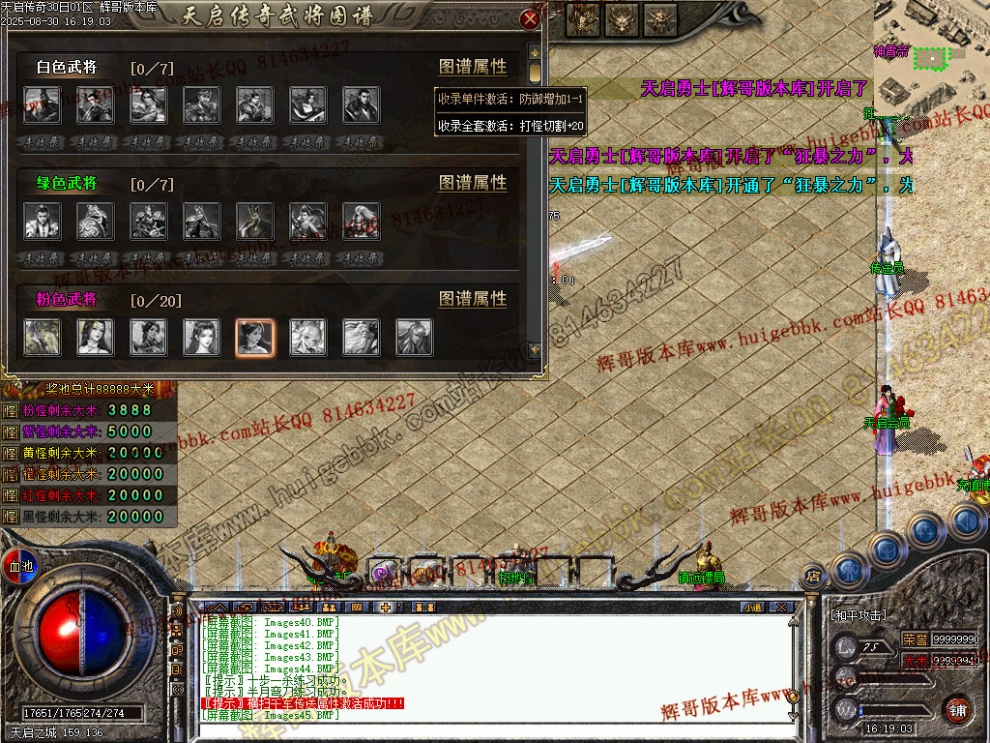Click the dragon head icon at top
This screenshot has width=990, height=743.
622,17
